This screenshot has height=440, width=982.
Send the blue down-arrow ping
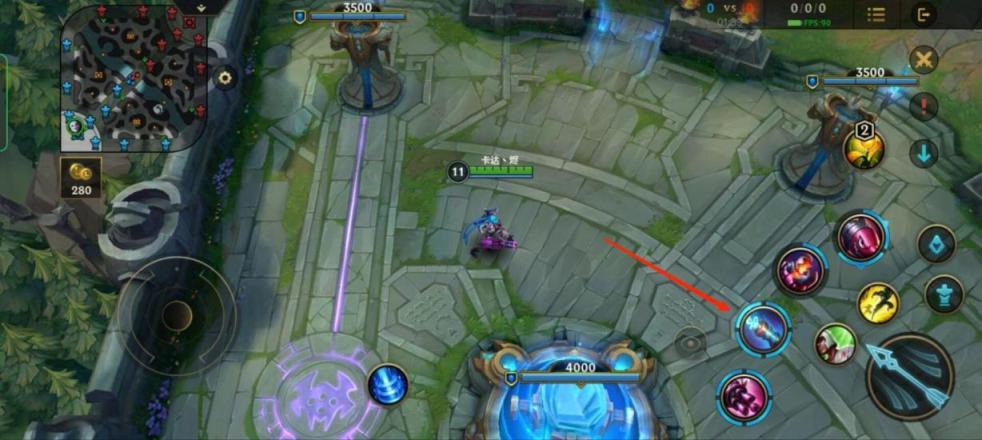(x=924, y=153)
